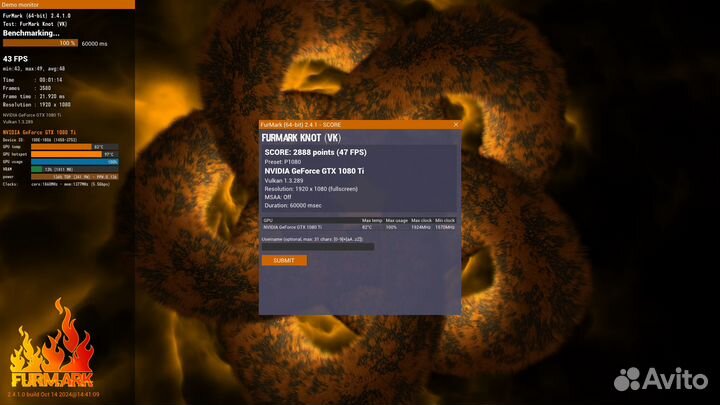
Task: Close the FurMark SCORE dialog
Action: click(456, 124)
